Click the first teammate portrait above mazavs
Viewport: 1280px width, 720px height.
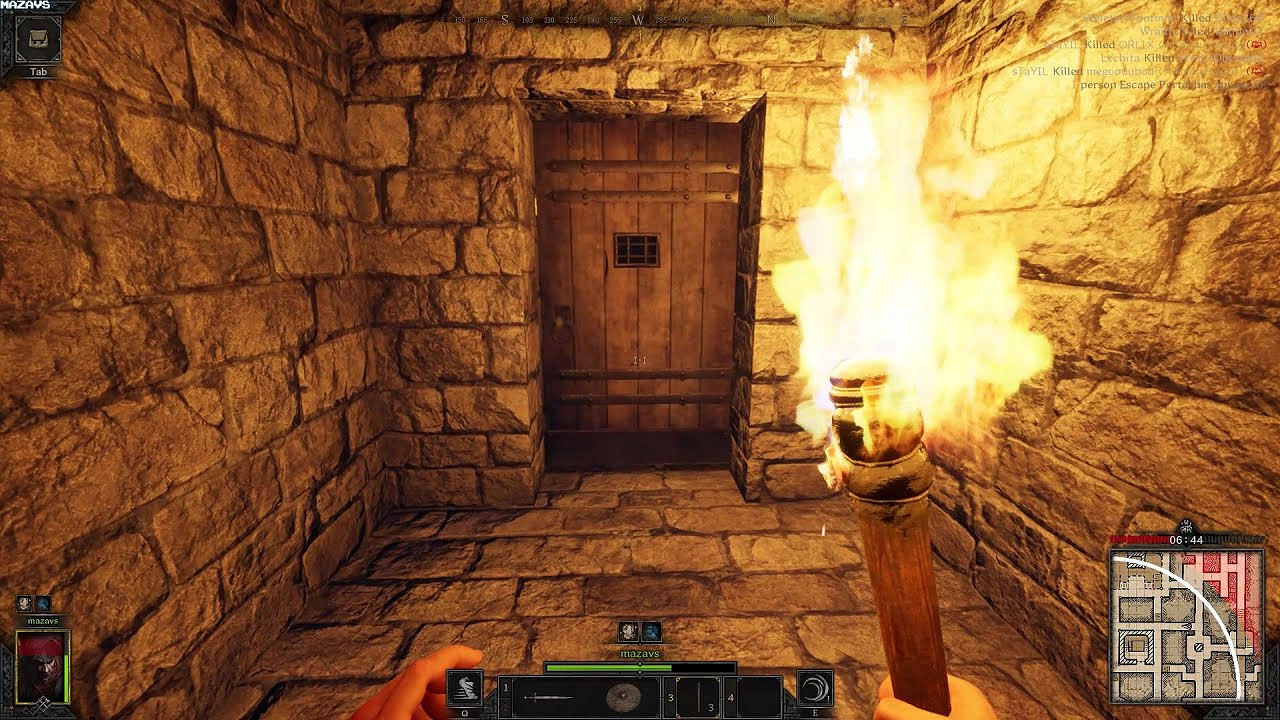[x=627, y=631]
